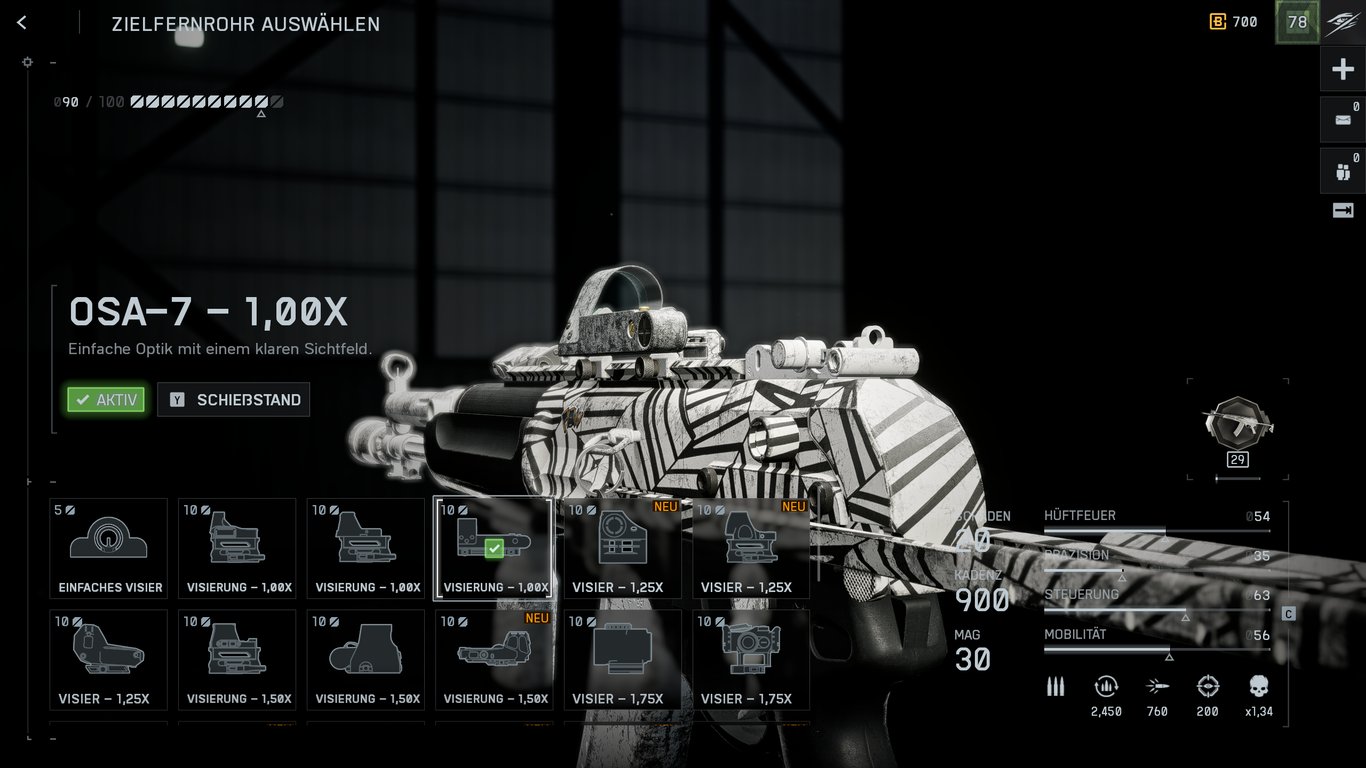Choose the equipped Visierung 1,00X with green checkmark
This screenshot has height=768, width=1366.
(494, 548)
